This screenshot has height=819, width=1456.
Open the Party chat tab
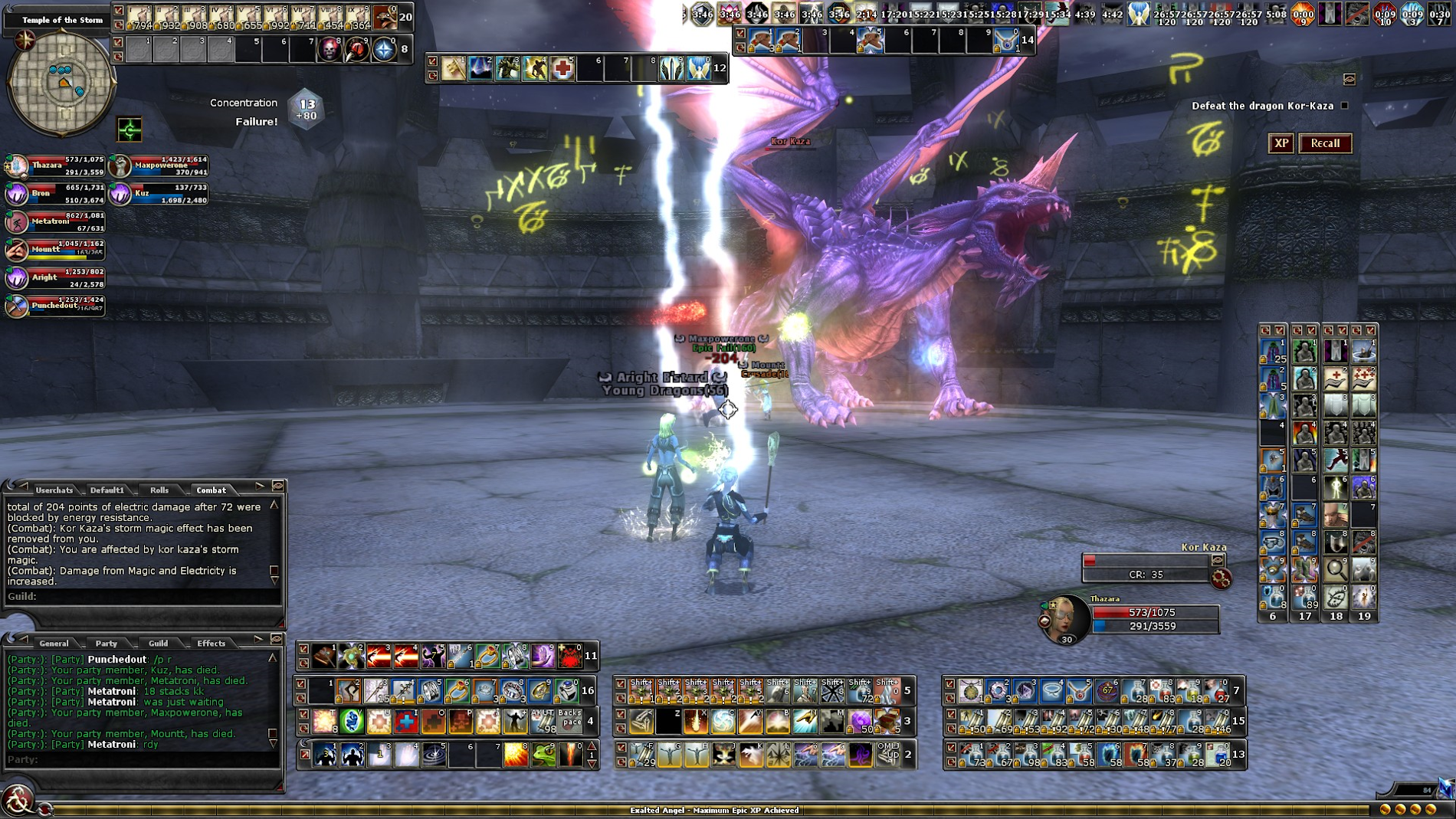107,643
